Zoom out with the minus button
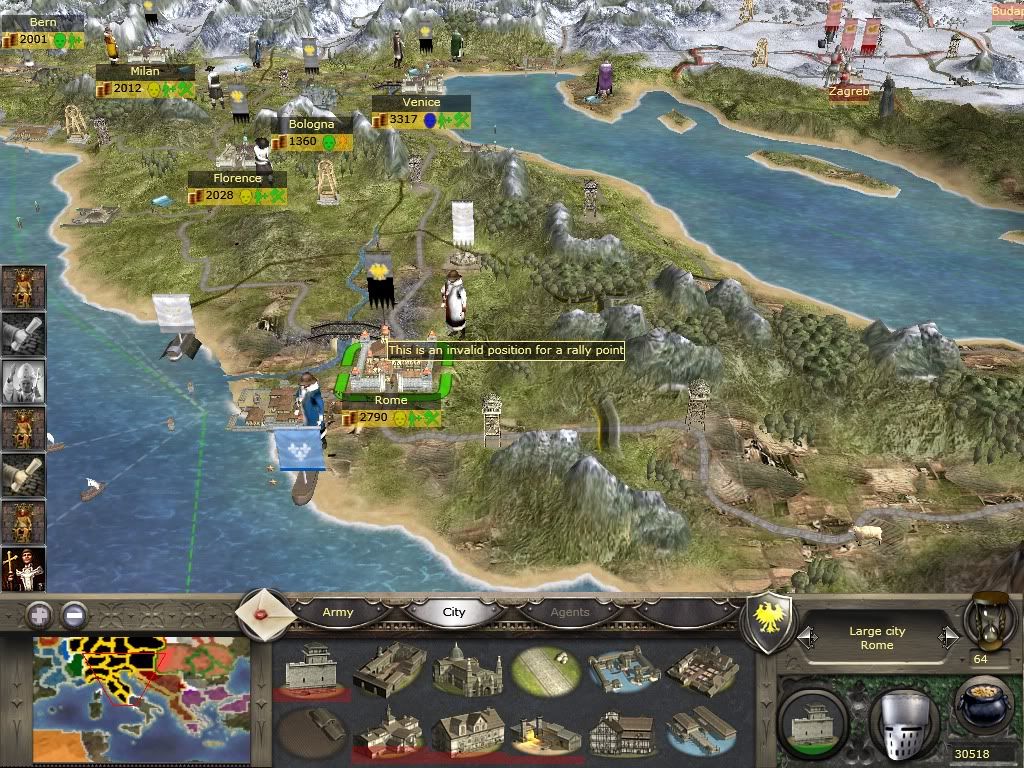Screen dimensions: 1024x768 pyautogui.click(x=73, y=613)
